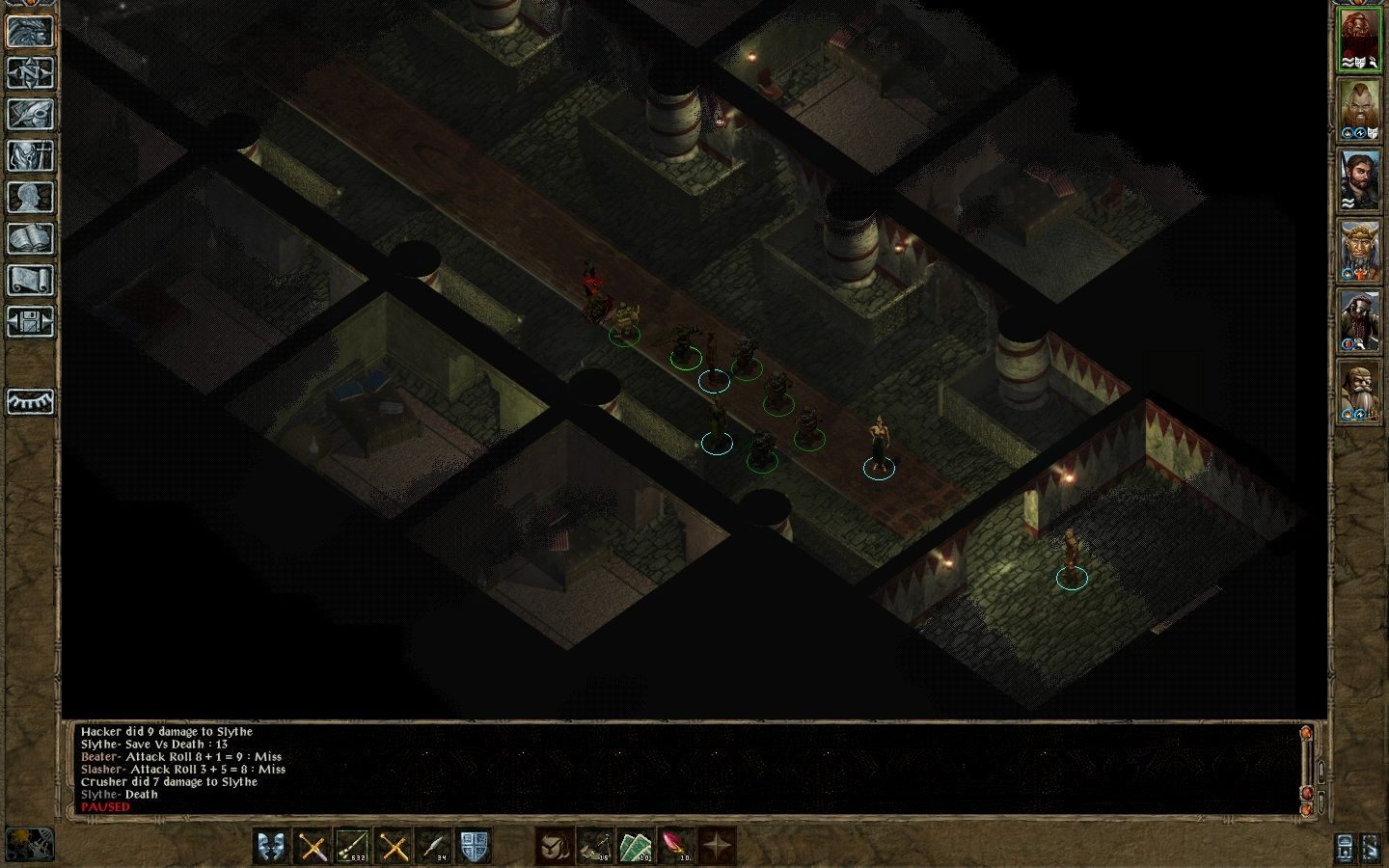Select the white-bearded dwarf portrait at bottom
This screenshot has height=868, width=1389.
pyautogui.click(x=1359, y=392)
